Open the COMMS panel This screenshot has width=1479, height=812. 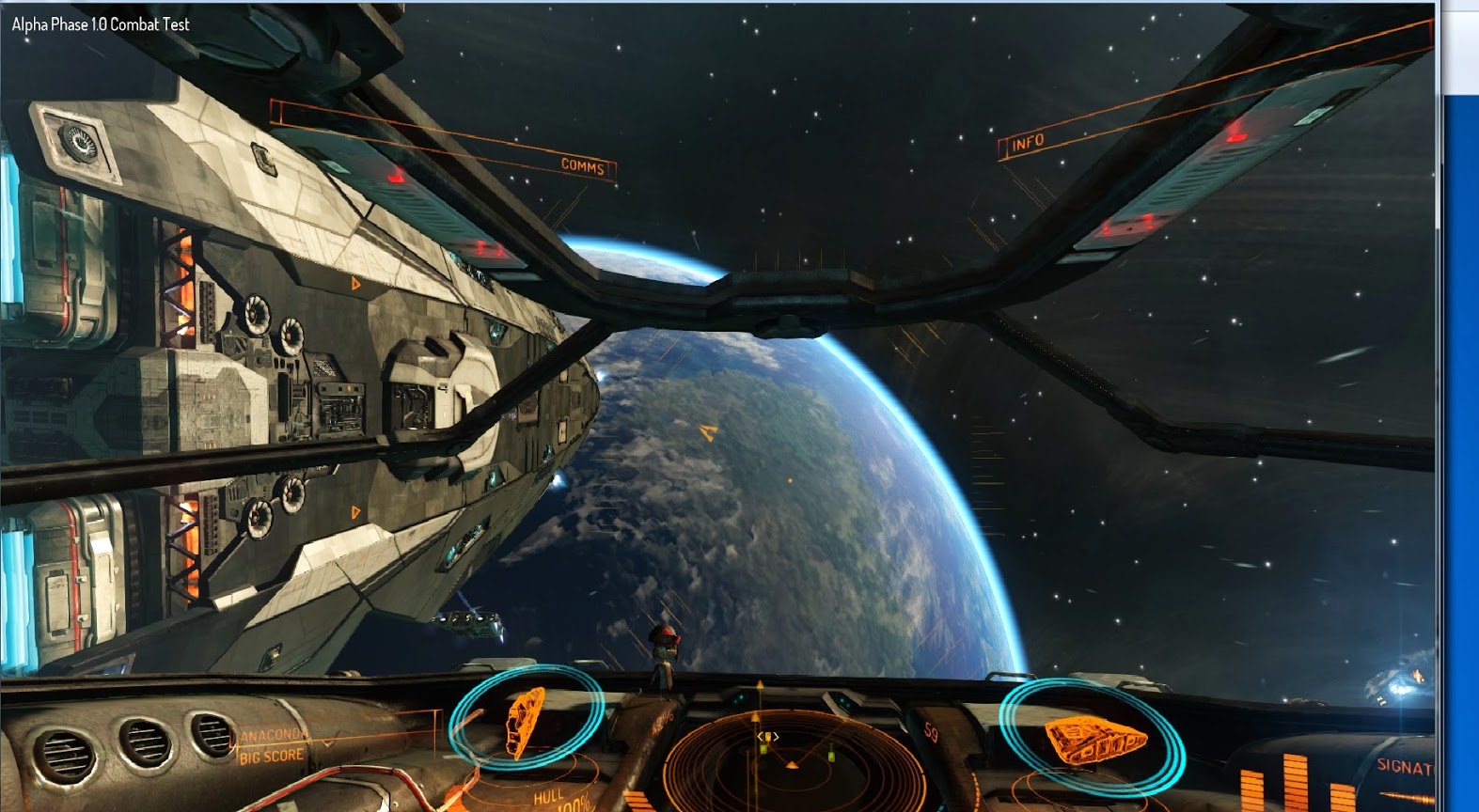[582, 166]
